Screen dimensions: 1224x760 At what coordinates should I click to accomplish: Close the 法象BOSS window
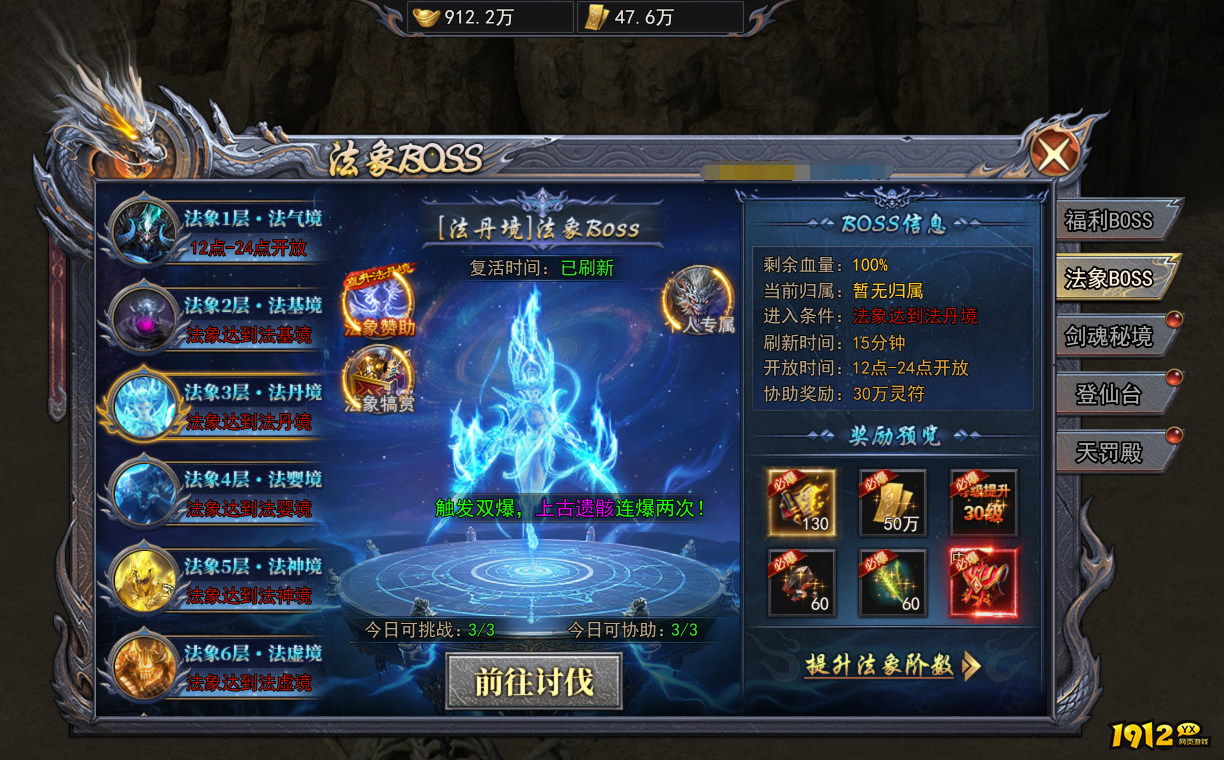point(1055,155)
